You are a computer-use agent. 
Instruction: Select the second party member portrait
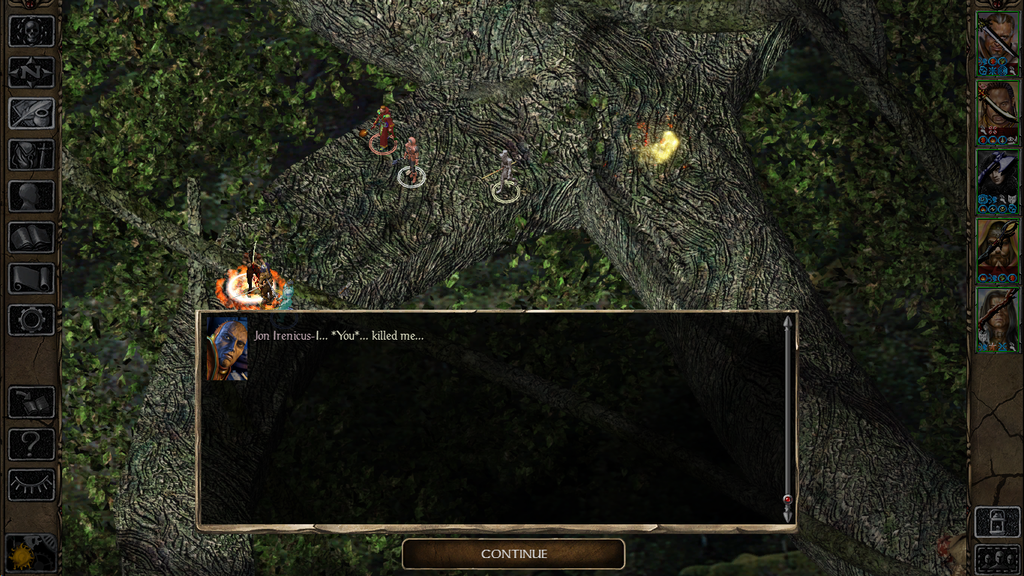997,113
